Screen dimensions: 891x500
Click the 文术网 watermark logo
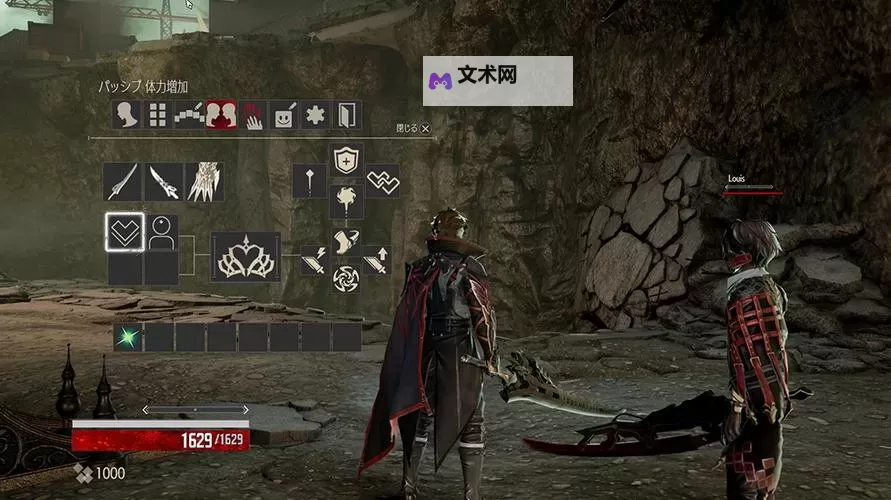pos(498,81)
